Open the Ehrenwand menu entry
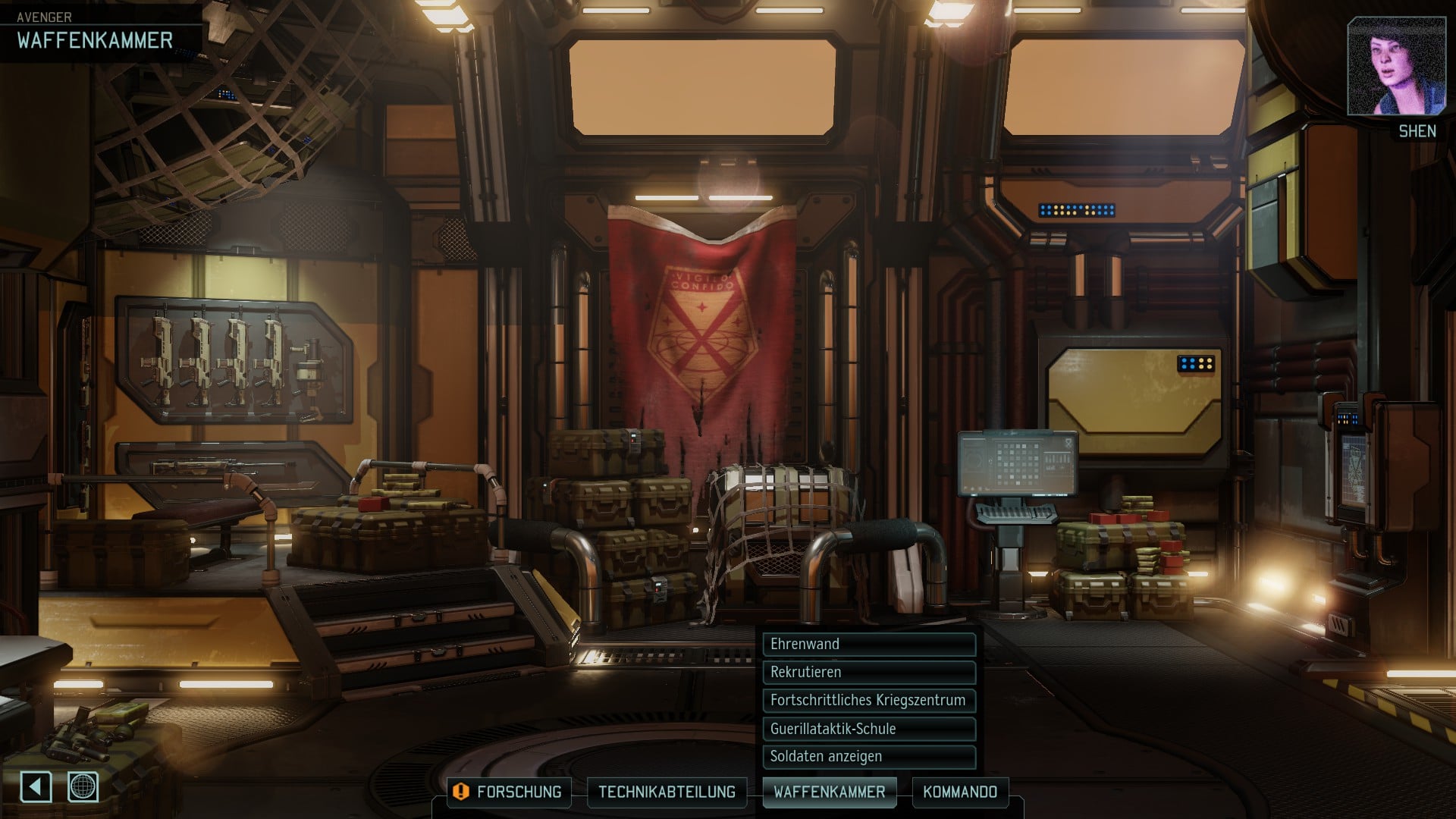Viewport: 1456px width, 819px height. pyautogui.click(x=868, y=644)
